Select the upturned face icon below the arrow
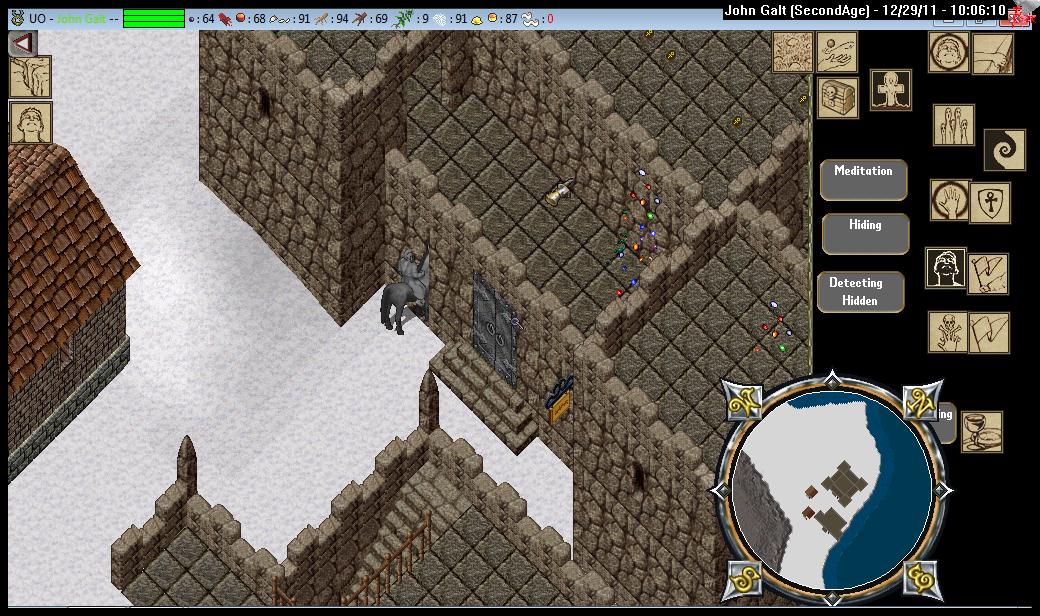 tap(30, 123)
